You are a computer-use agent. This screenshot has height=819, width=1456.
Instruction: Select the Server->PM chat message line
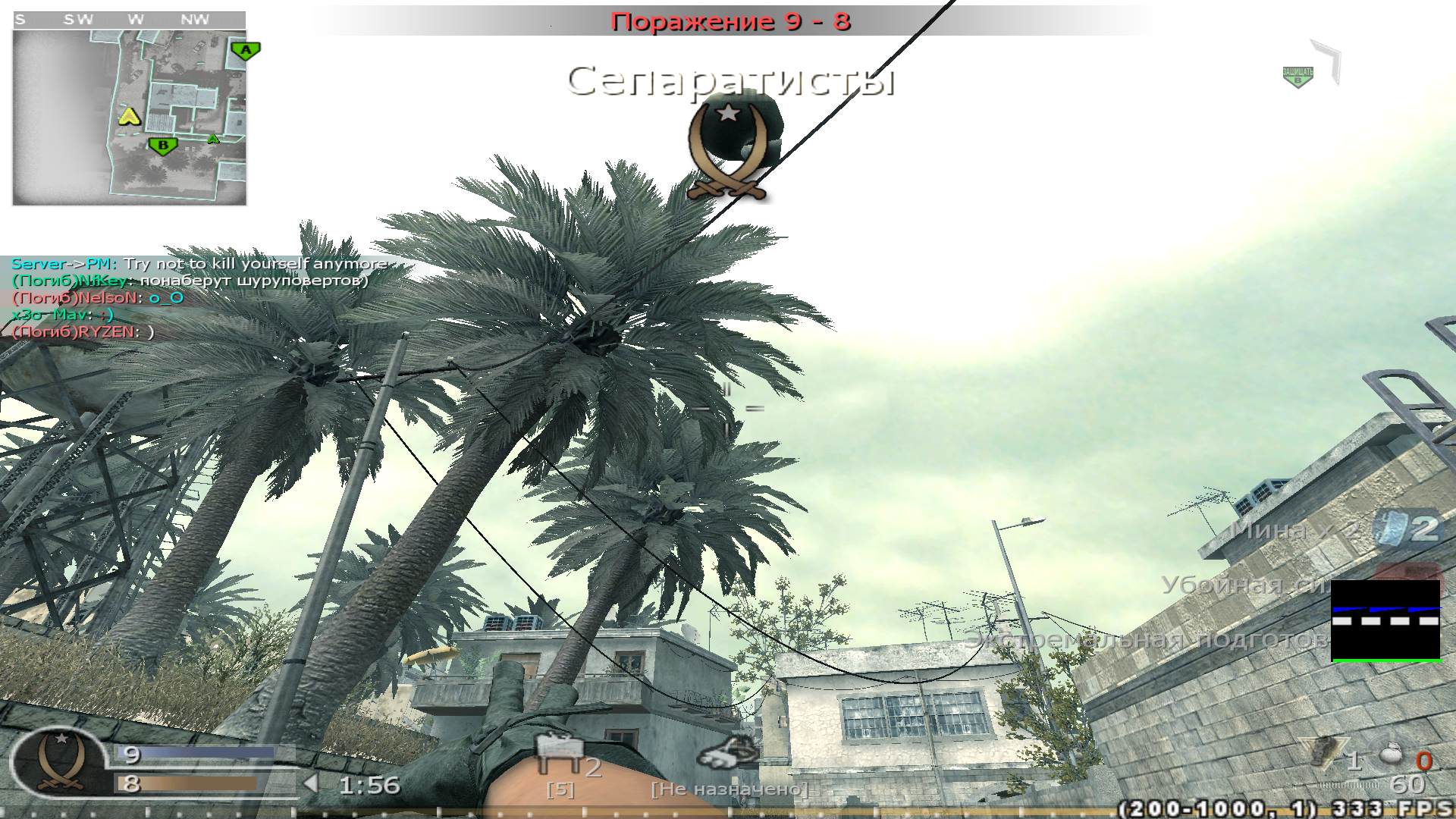click(201, 264)
